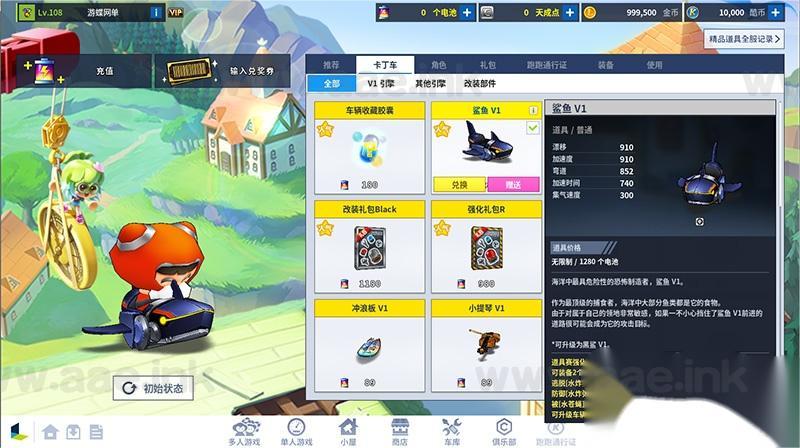
Task: Open the 跑跑通行证 shop tab
Action: pyautogui.click(x=548, y=64)
